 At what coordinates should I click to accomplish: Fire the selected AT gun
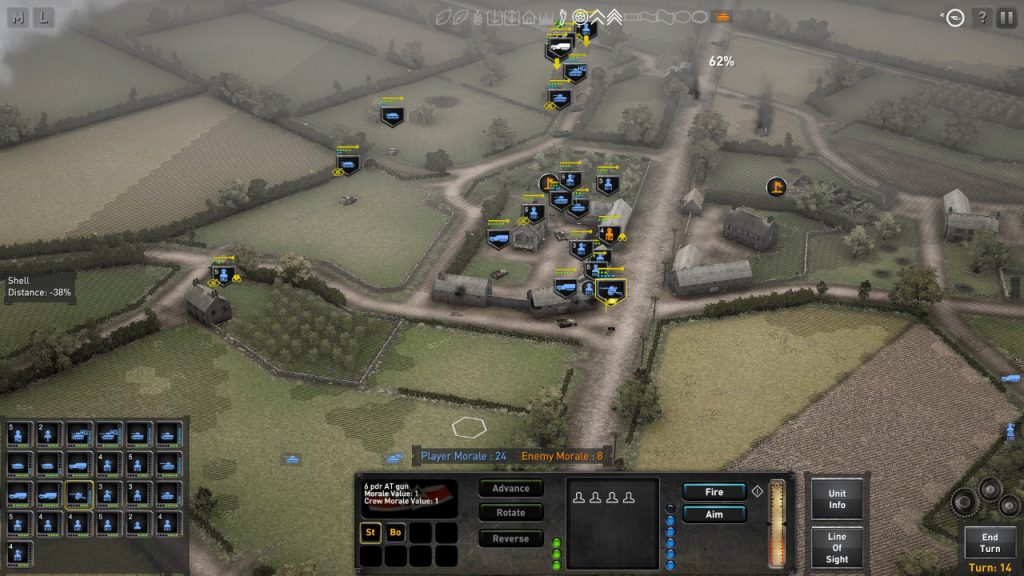coord(714,492)
